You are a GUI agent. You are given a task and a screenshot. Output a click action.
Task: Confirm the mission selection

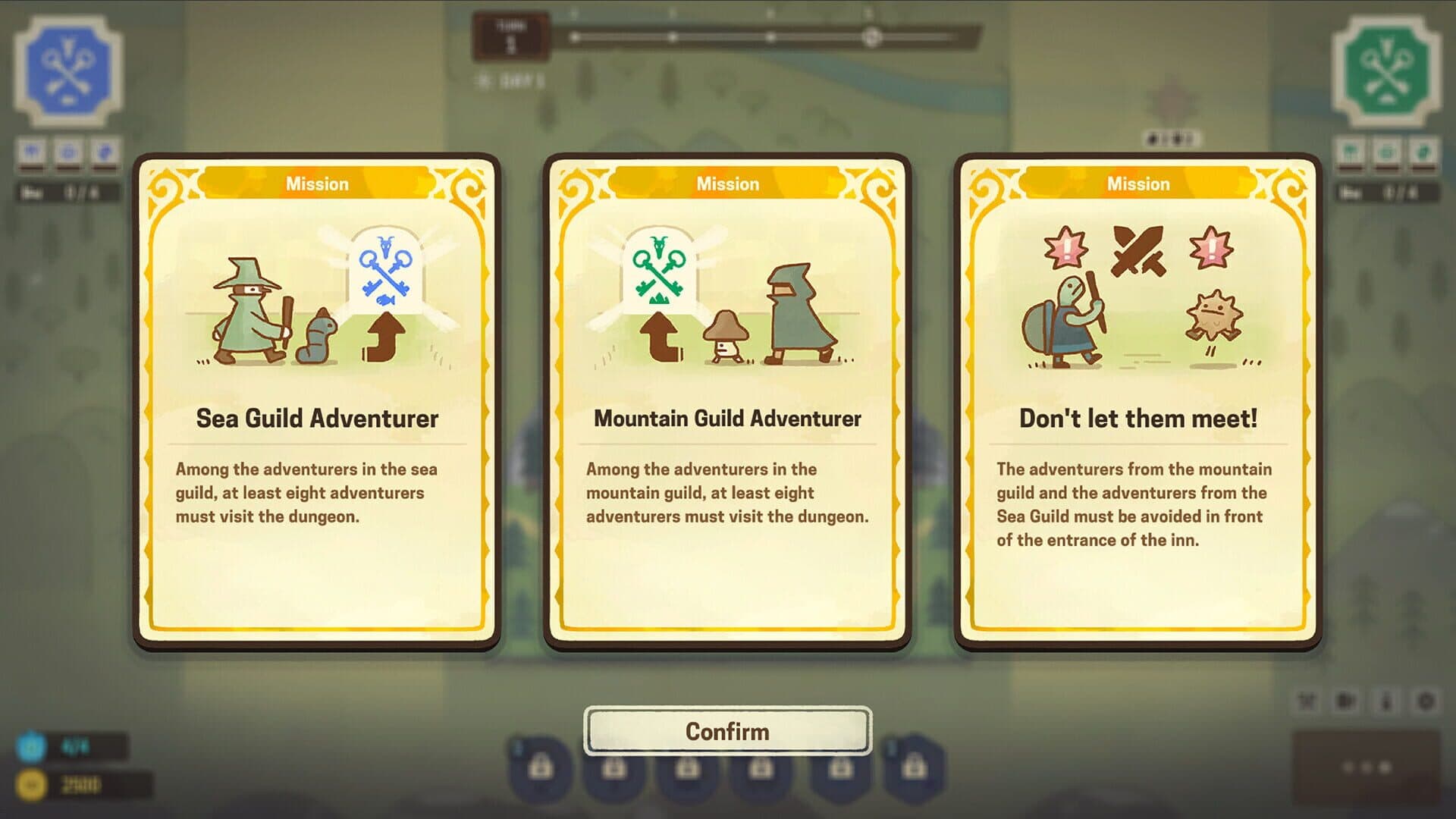[x=727, y=731]
